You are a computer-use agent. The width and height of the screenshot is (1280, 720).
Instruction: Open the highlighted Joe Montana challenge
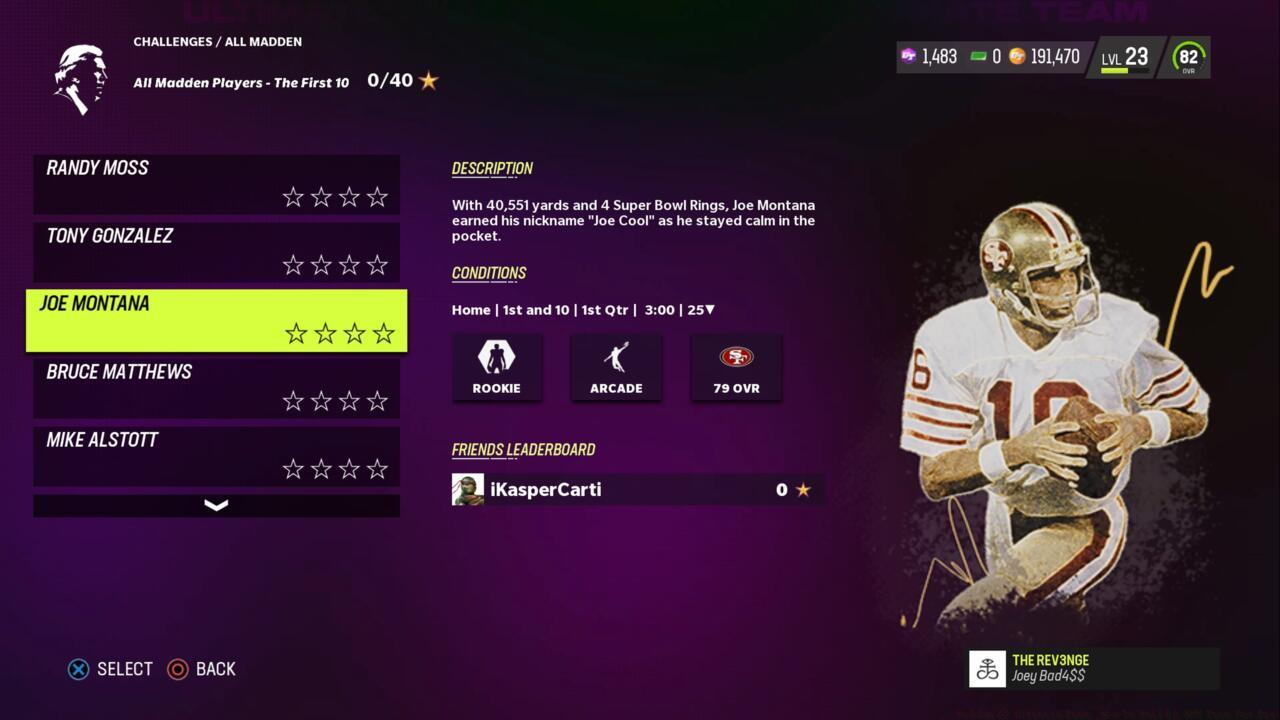click(x=216, y=320)
